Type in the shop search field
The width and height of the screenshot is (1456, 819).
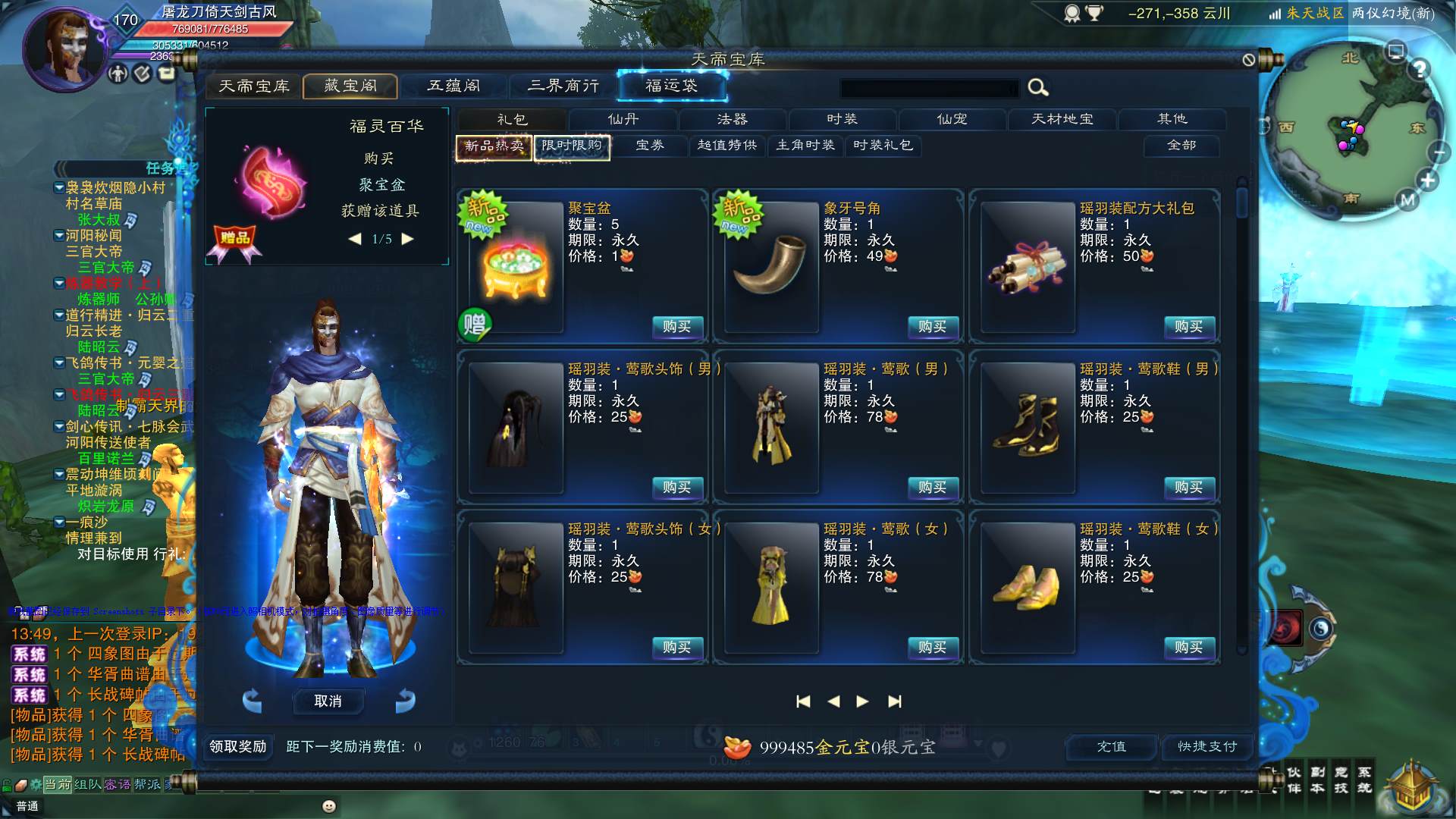[929, 89]
